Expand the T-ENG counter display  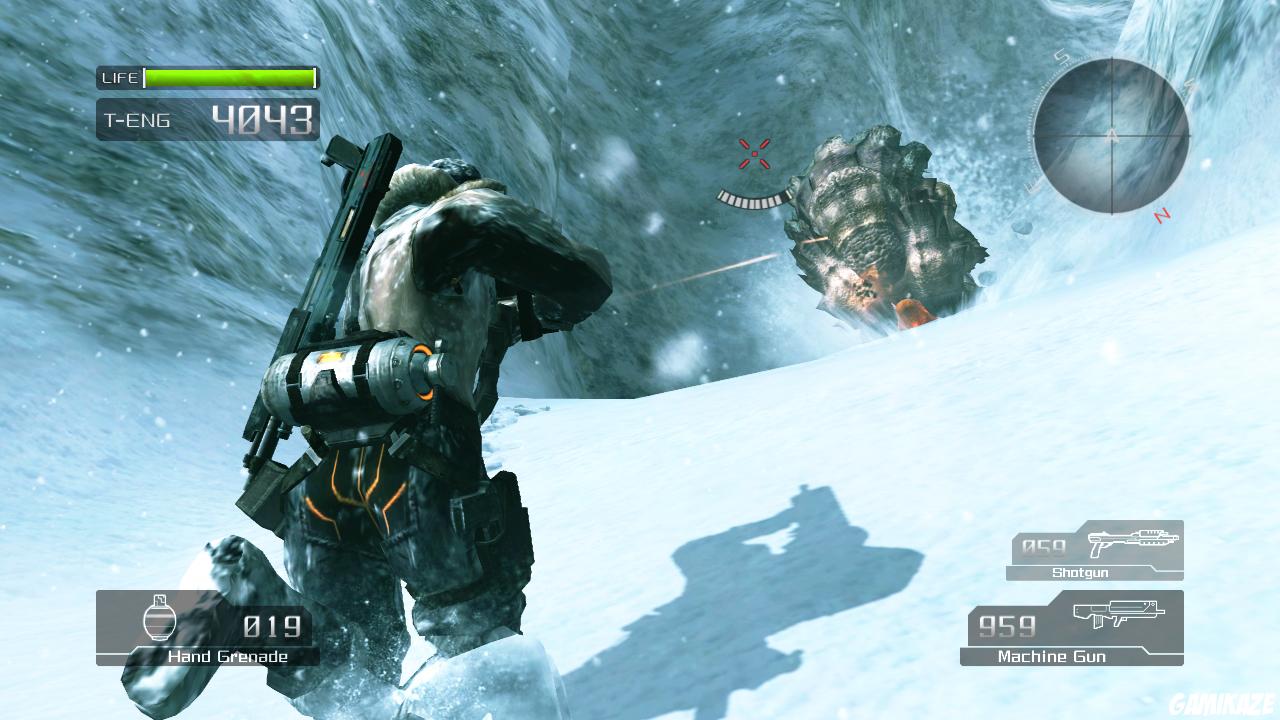pos(207,119)
